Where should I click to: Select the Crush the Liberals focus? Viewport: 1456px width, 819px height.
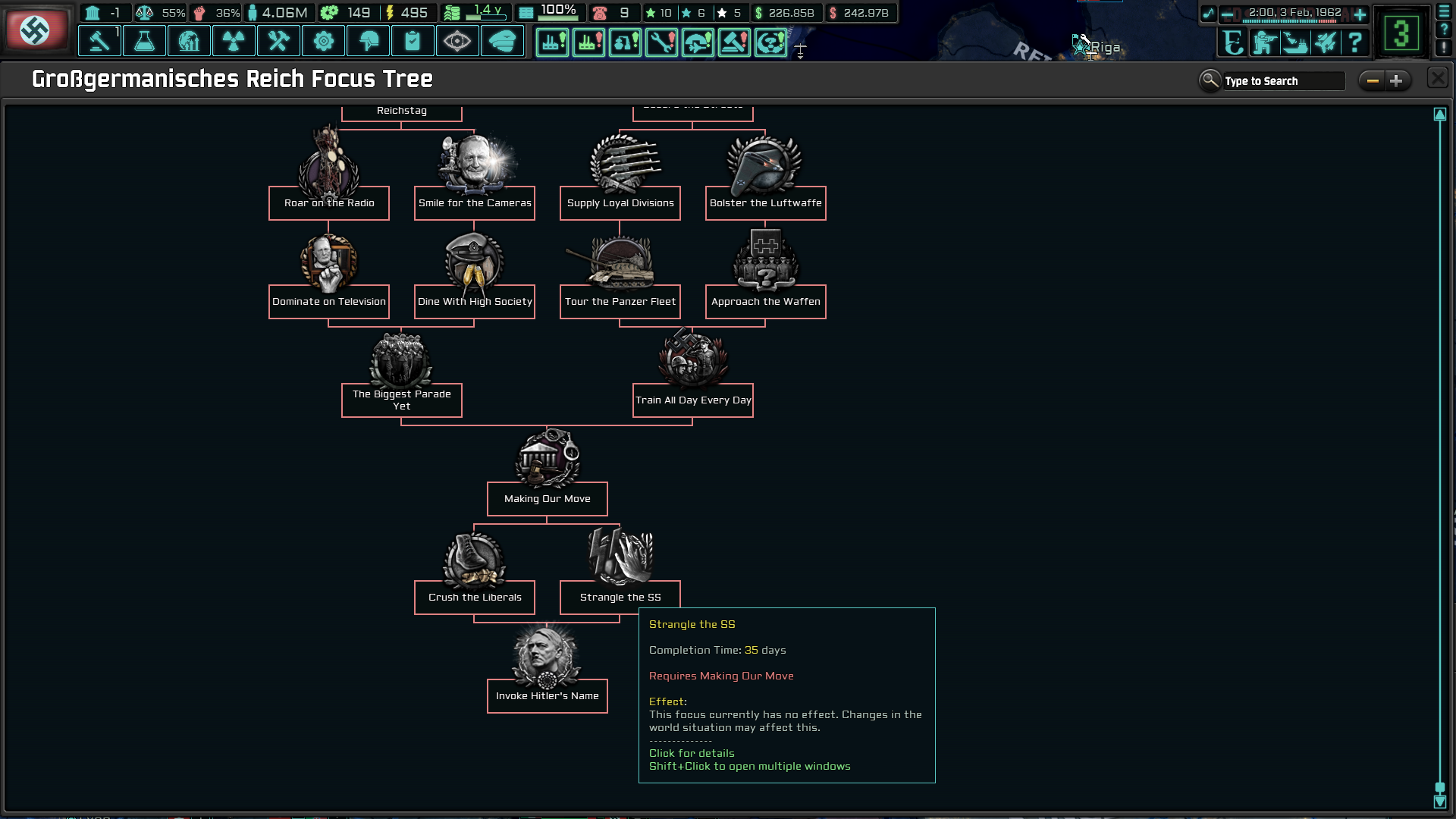coord(474,597)
